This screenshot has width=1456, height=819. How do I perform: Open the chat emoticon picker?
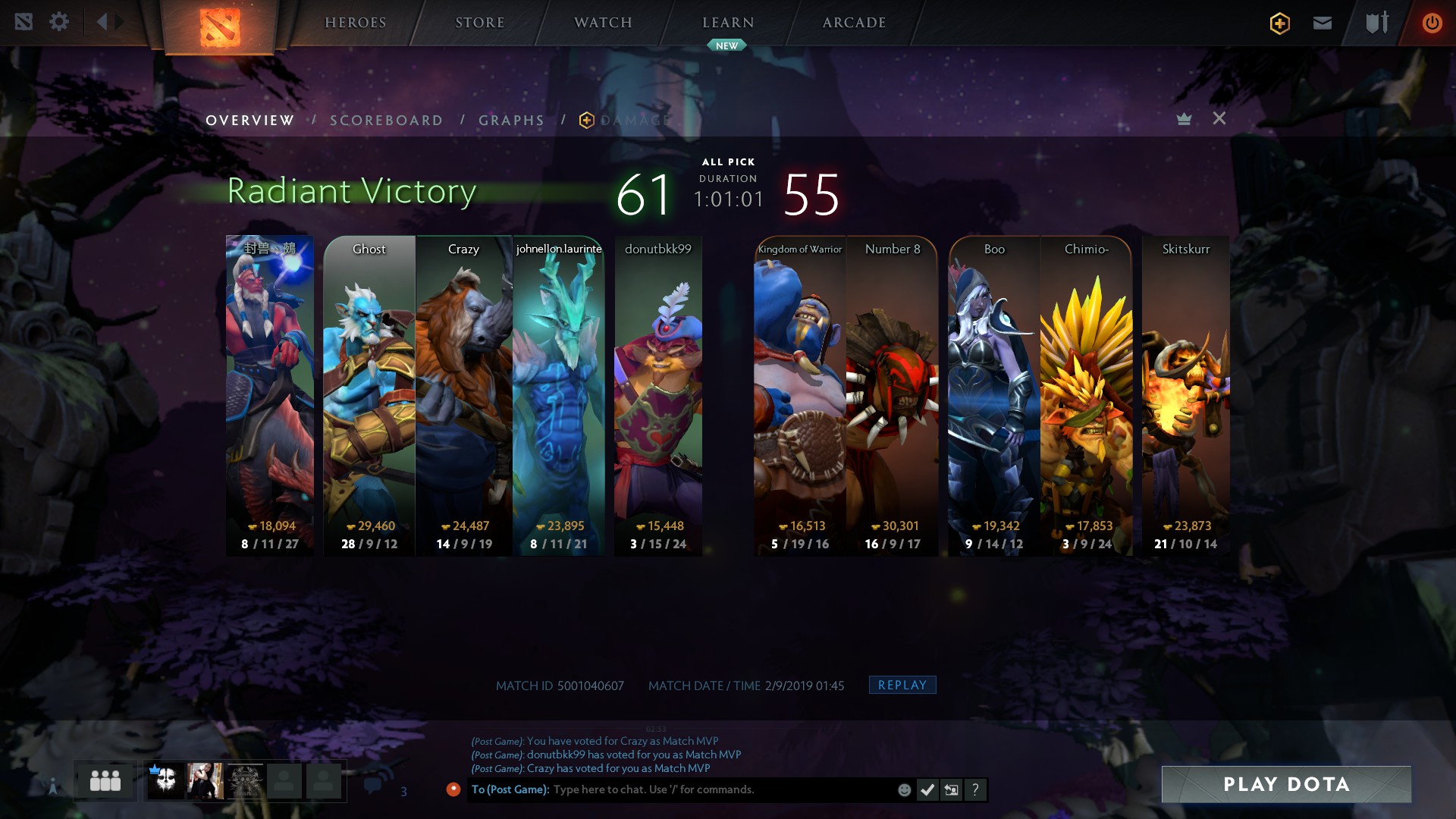pyautogui.click(x=904, y=790)
